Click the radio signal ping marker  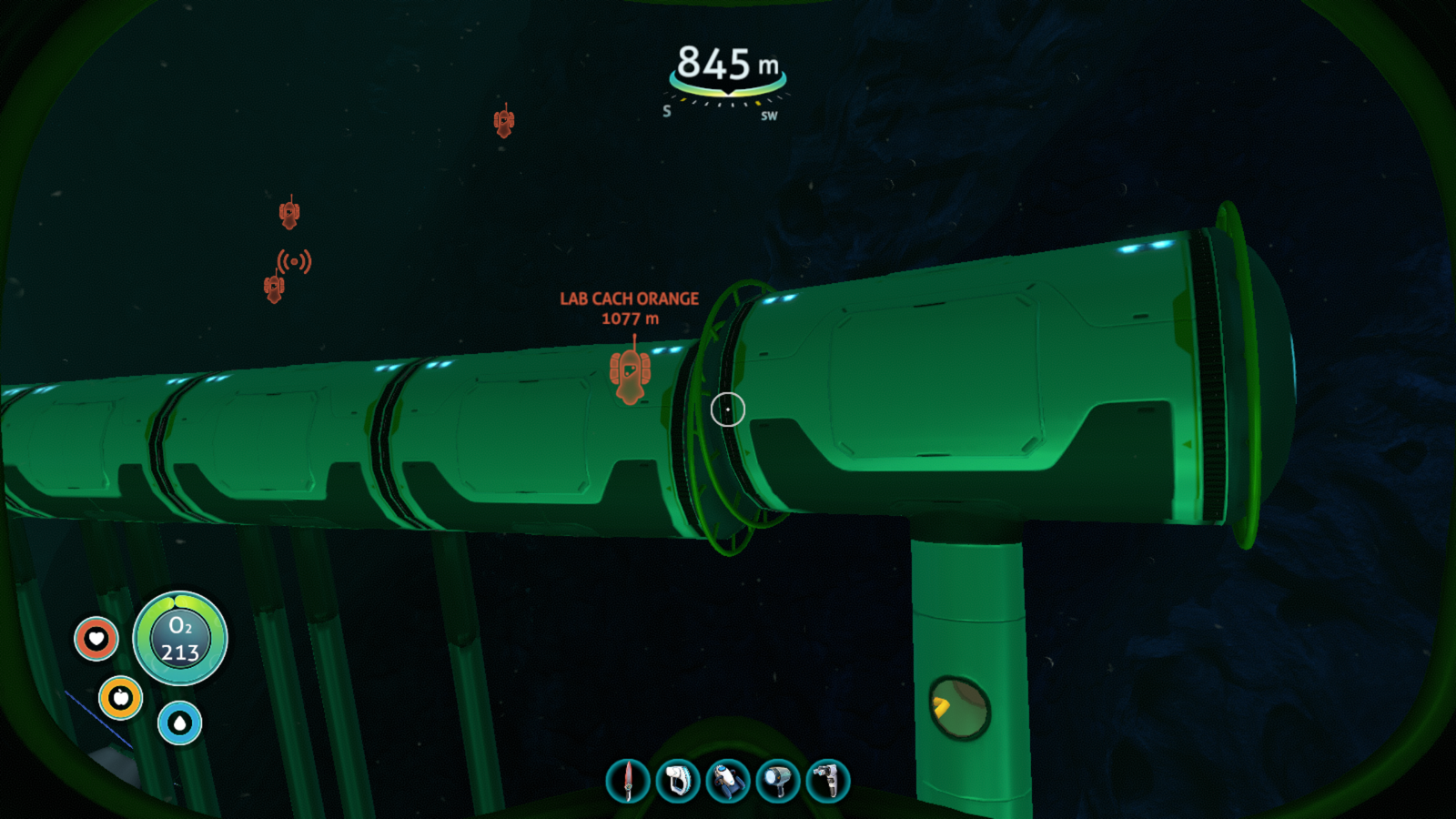(294, 262)
